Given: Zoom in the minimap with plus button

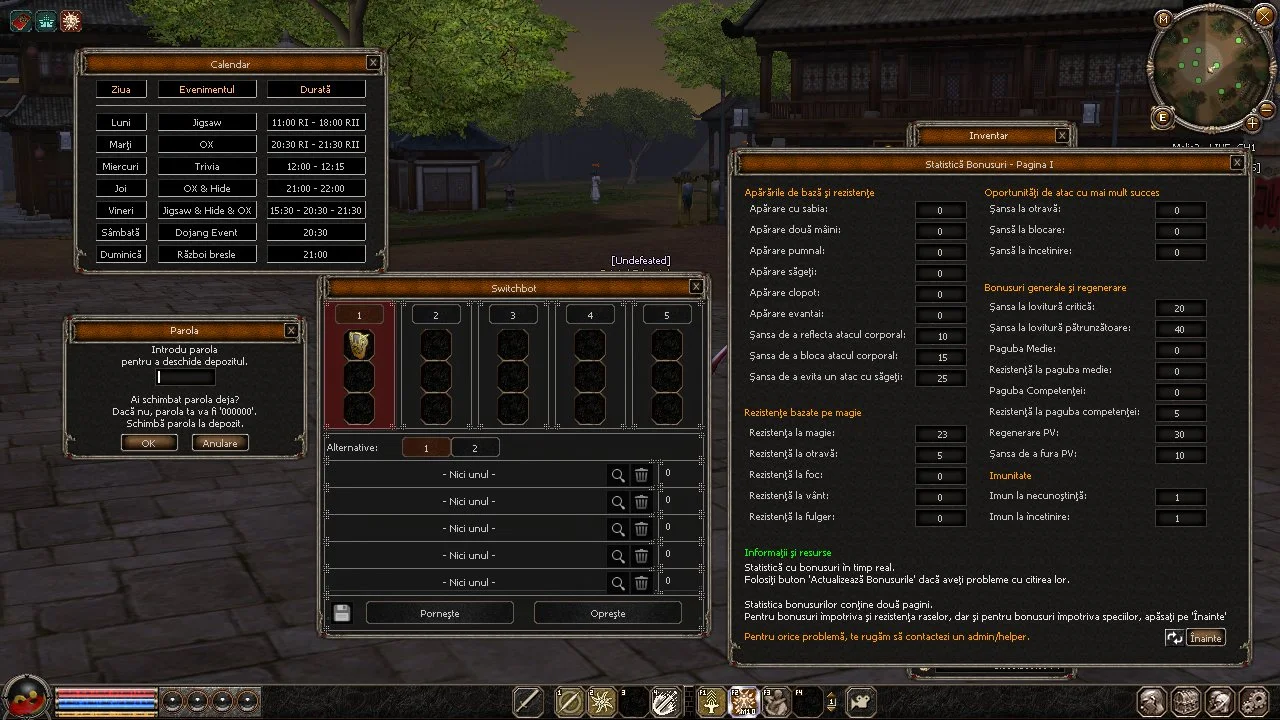Looking at the screenshot, I should pyautogui.click(x=1252, y=123).
